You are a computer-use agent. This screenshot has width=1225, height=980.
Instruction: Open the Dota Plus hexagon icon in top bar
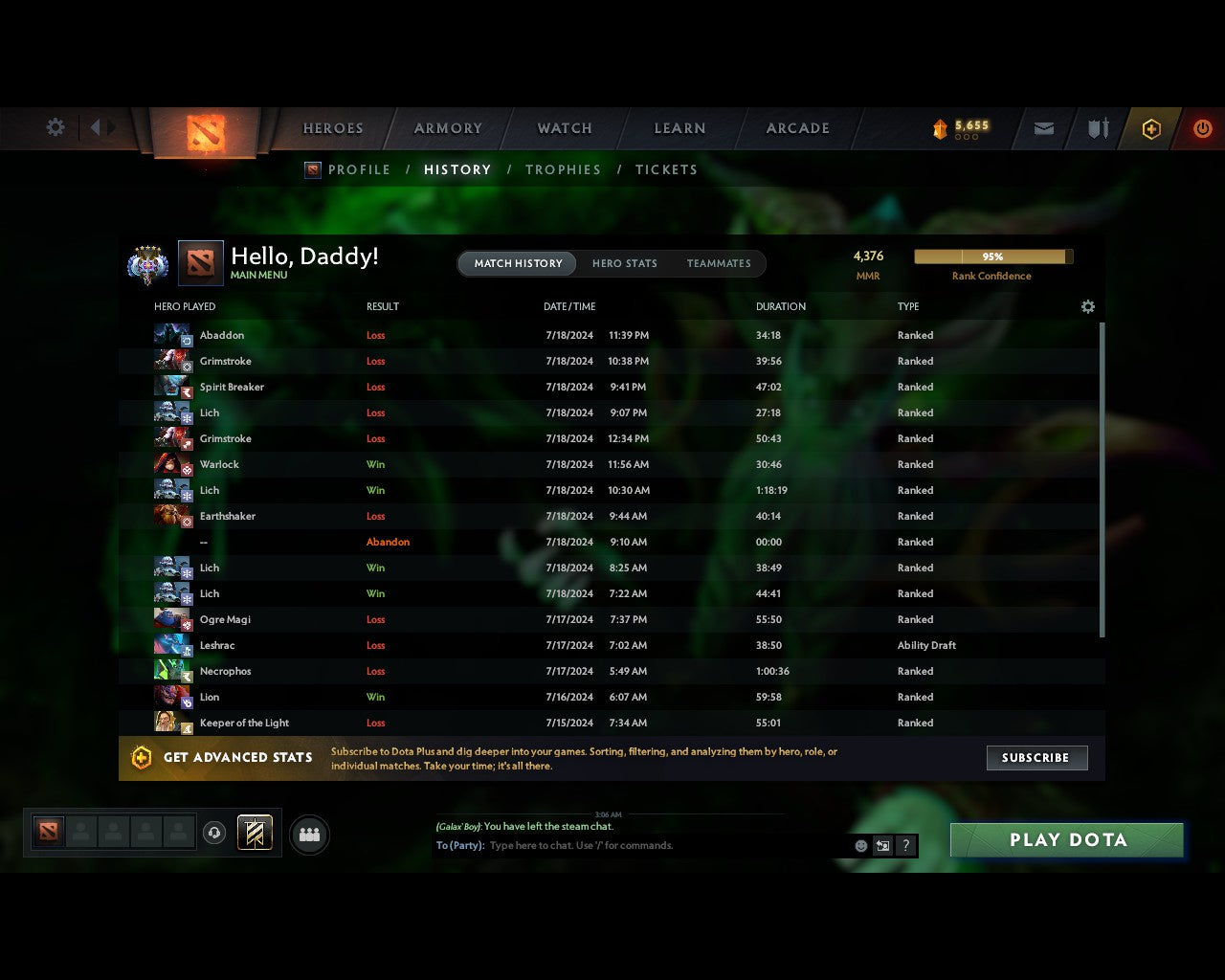pyautogui.click(x=1151, y=128)
